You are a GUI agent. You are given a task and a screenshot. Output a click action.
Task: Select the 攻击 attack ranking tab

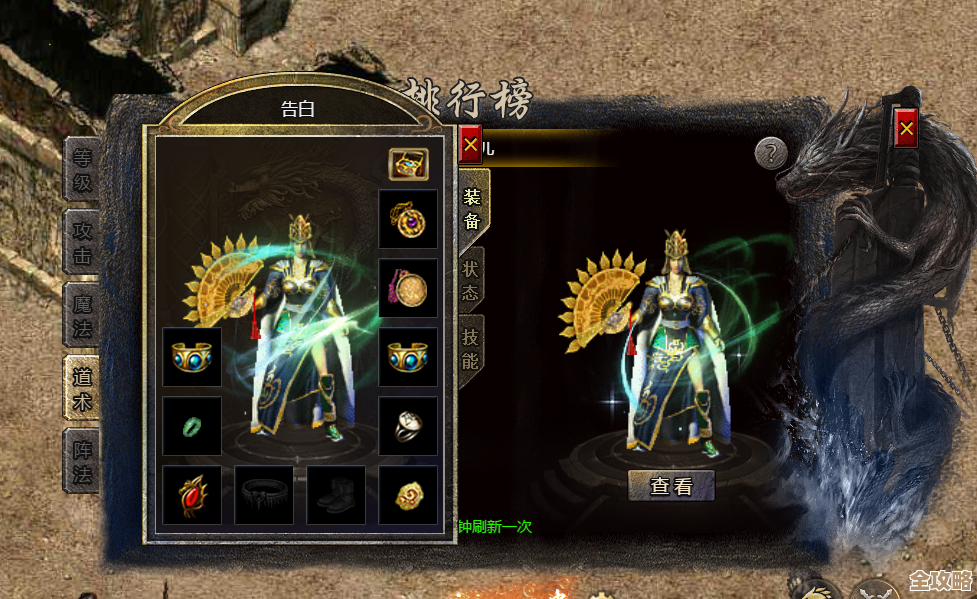tap(82, 242)
